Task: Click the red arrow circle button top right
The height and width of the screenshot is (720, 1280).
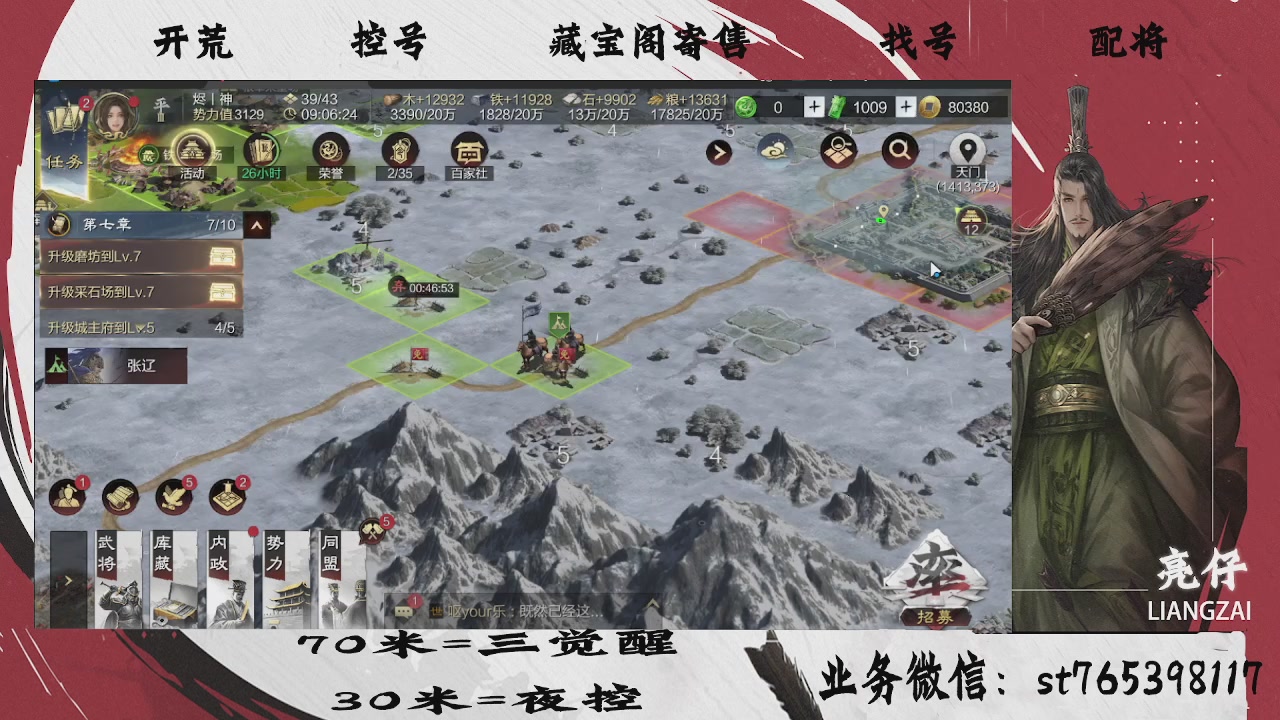Action: pyautogui.click(x=718, y=152)
